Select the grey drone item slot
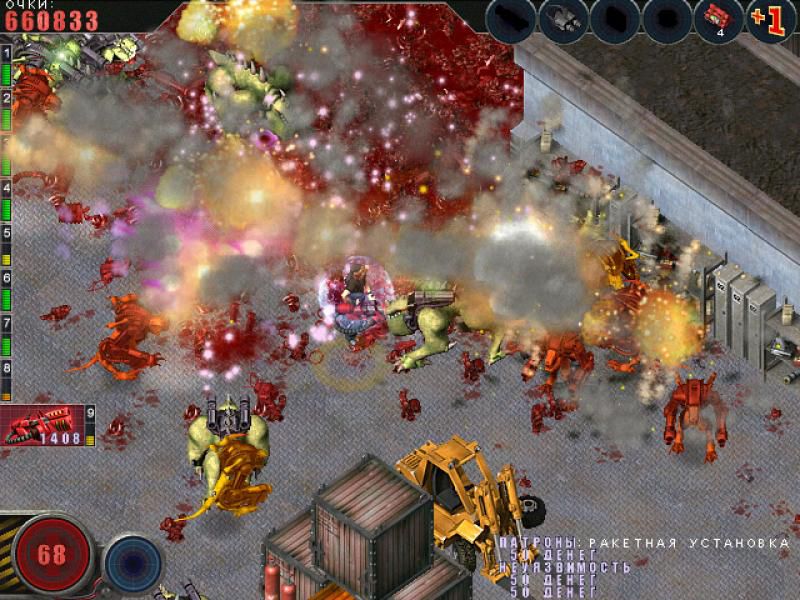 [563, 19]
